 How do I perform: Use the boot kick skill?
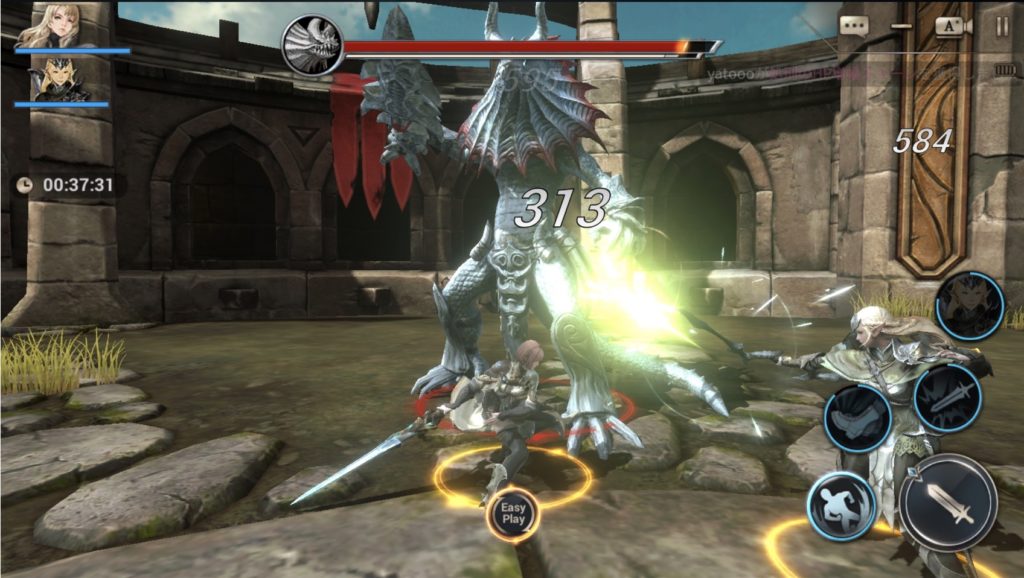(x=857, y=418)
